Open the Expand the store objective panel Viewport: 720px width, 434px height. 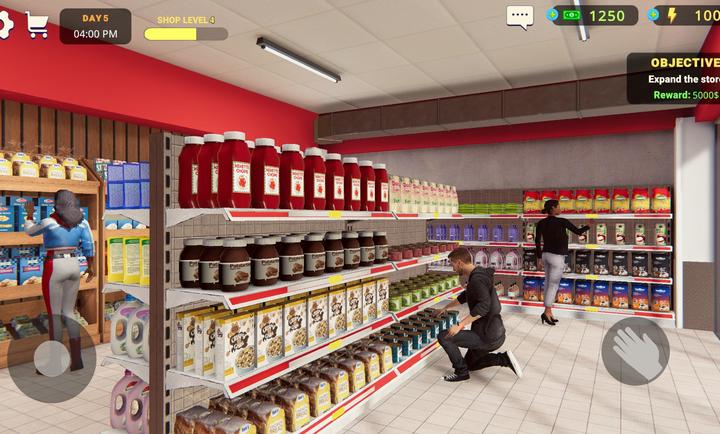pyautogui.click(x=675, y=78)
